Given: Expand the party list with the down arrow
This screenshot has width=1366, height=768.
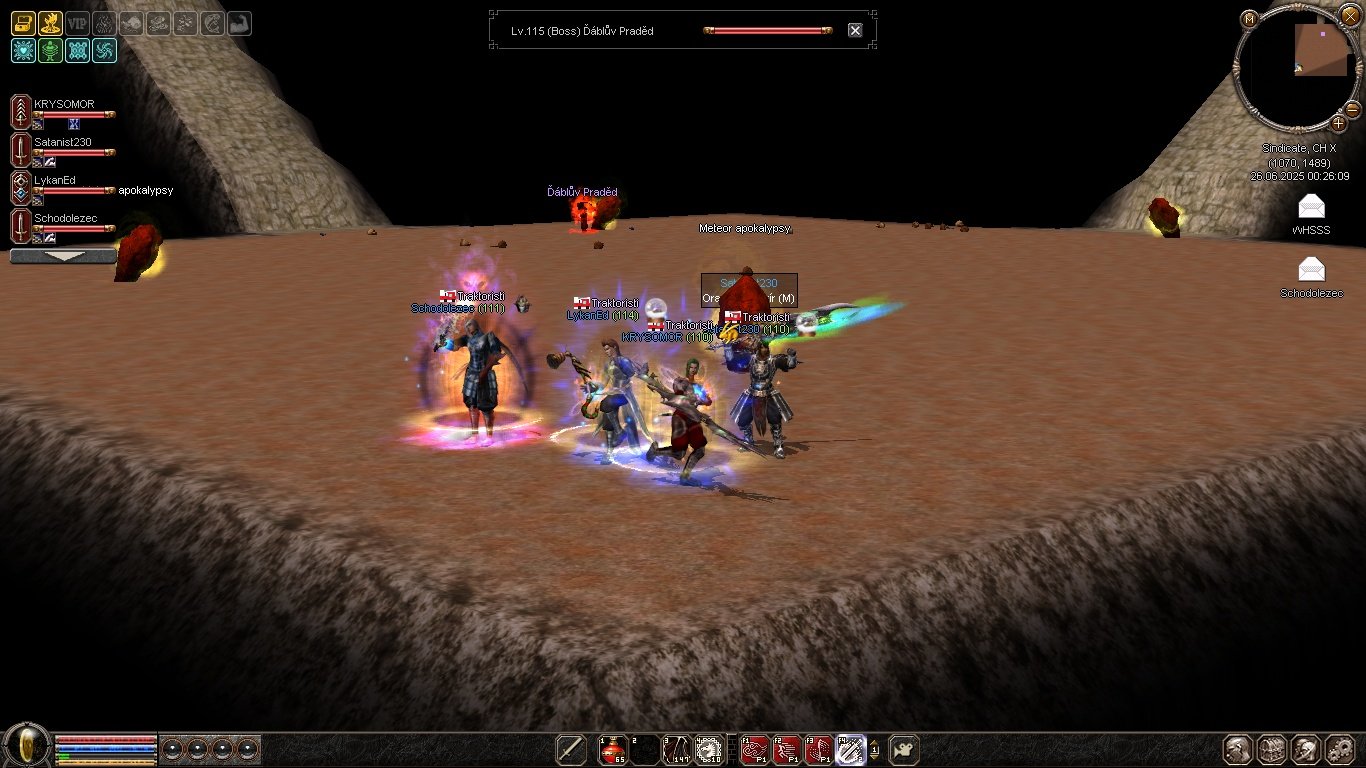Looking at the screenshot, I should [63, 256].
